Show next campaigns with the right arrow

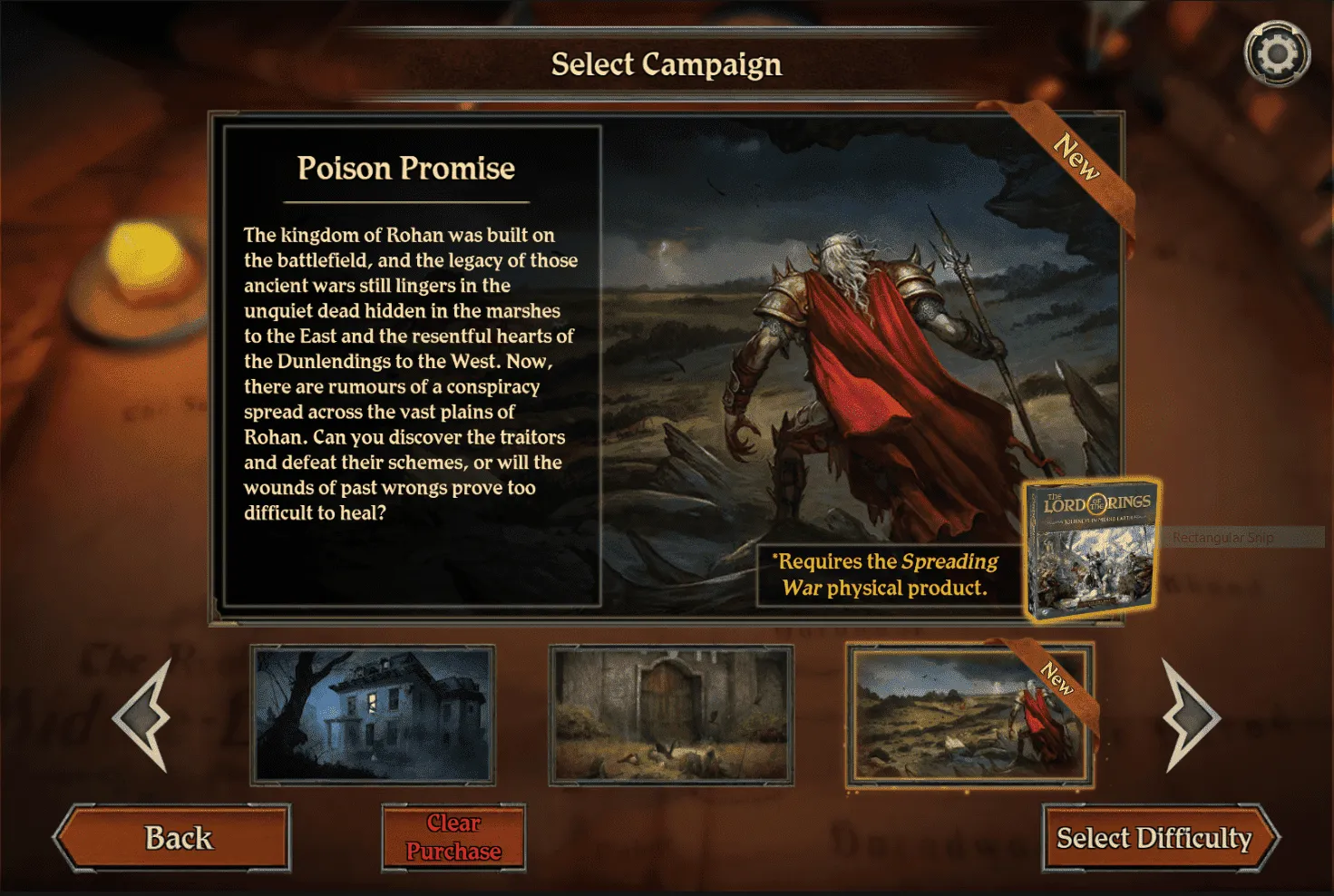1189,716
